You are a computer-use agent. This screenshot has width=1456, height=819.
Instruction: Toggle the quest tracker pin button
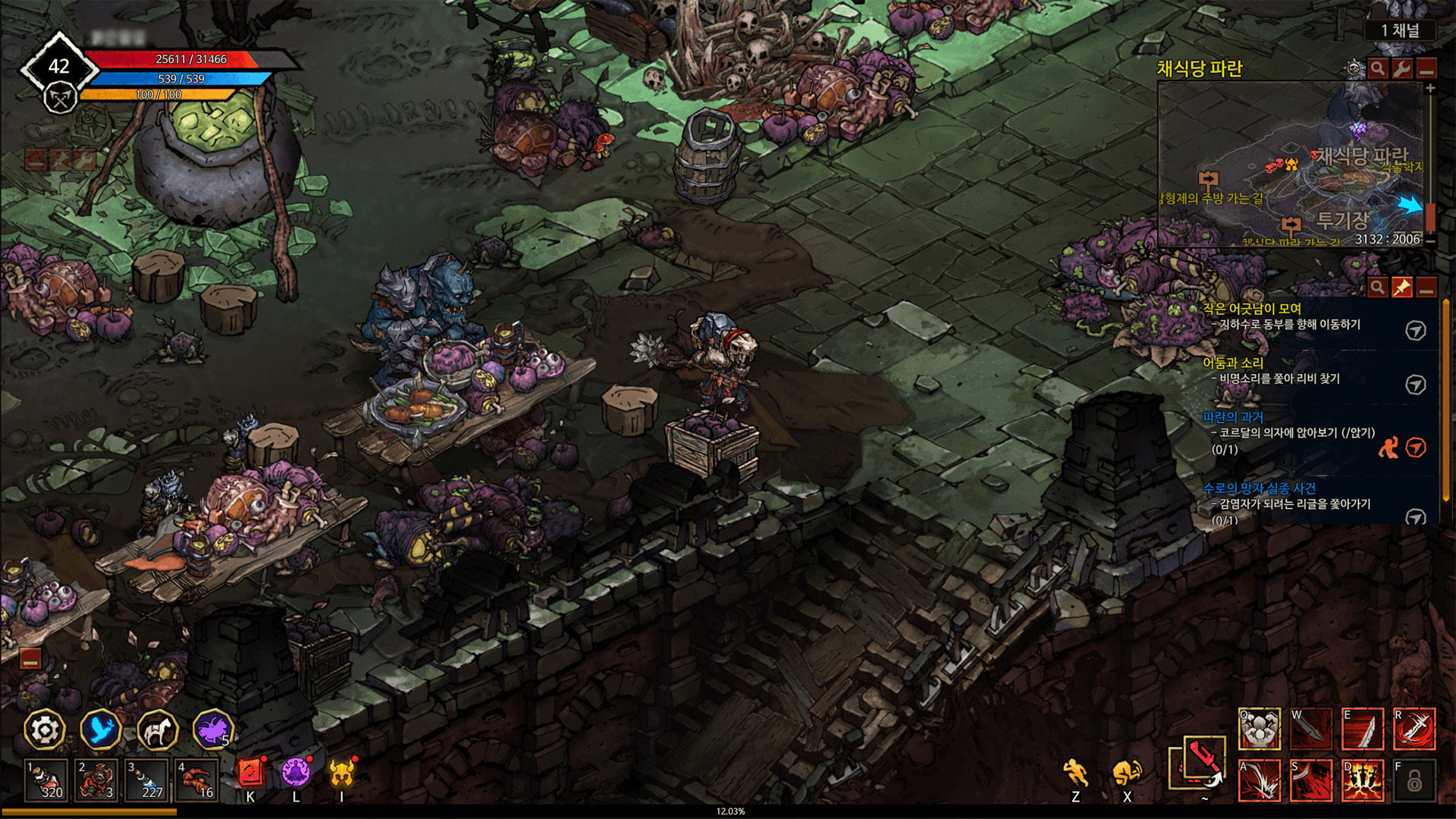1401,287
